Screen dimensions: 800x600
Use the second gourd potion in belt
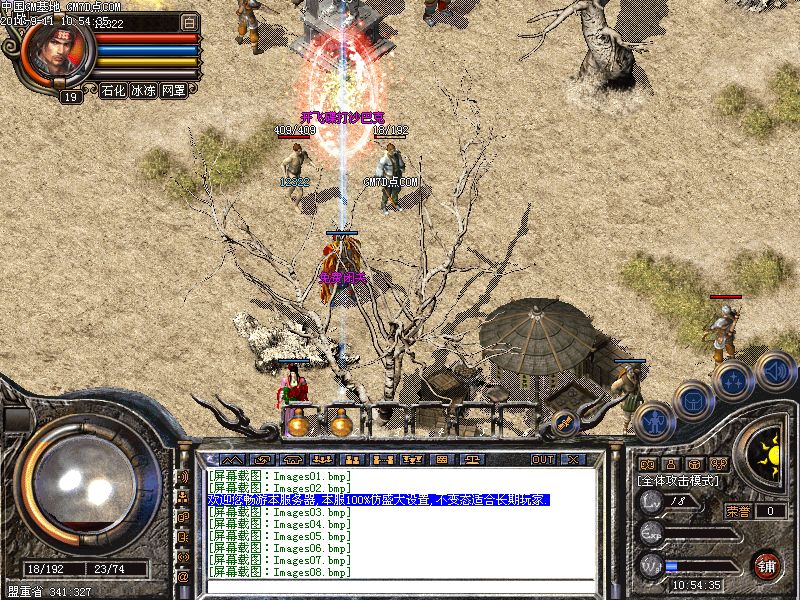[x=341, y=424]
